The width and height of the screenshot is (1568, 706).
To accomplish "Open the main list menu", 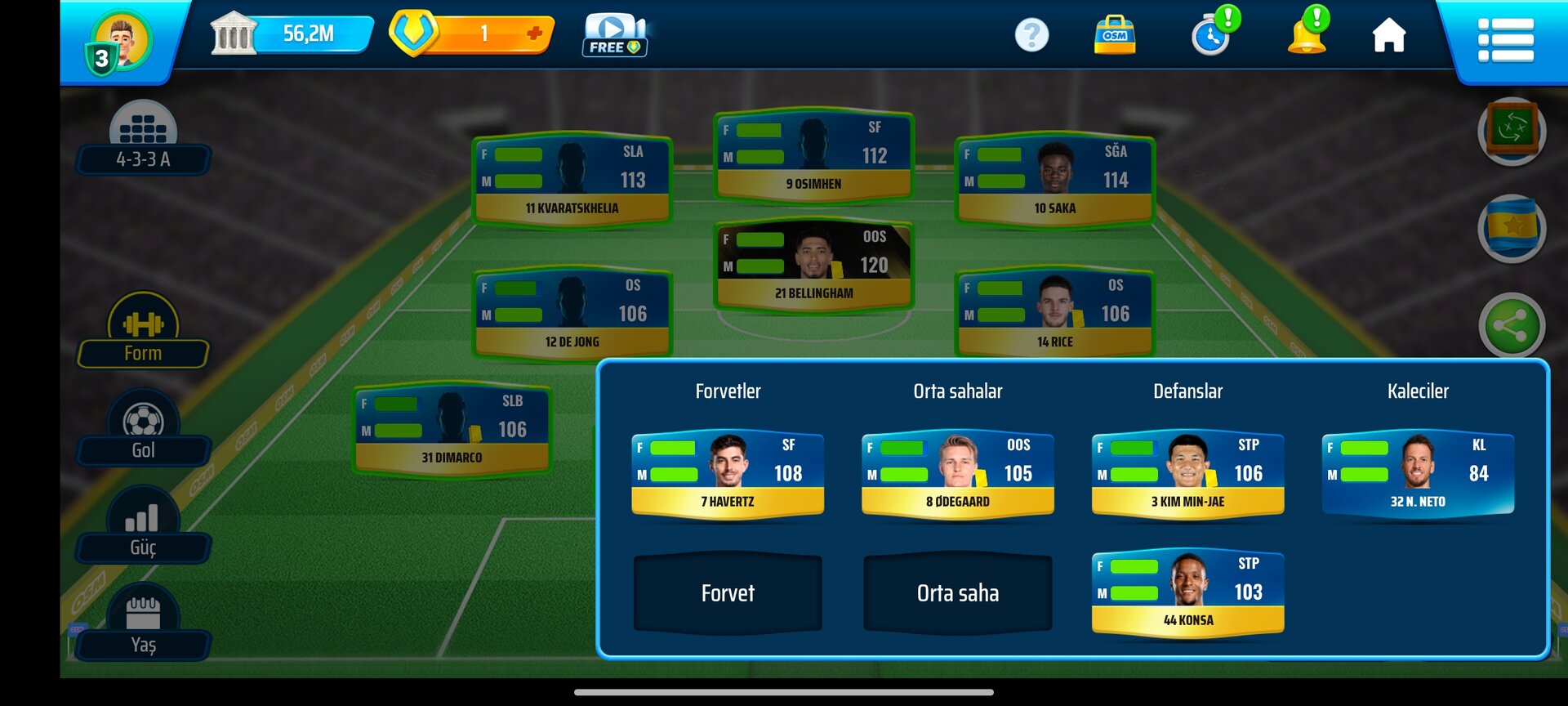I will pyautogui.click(x=1505, y=40).
